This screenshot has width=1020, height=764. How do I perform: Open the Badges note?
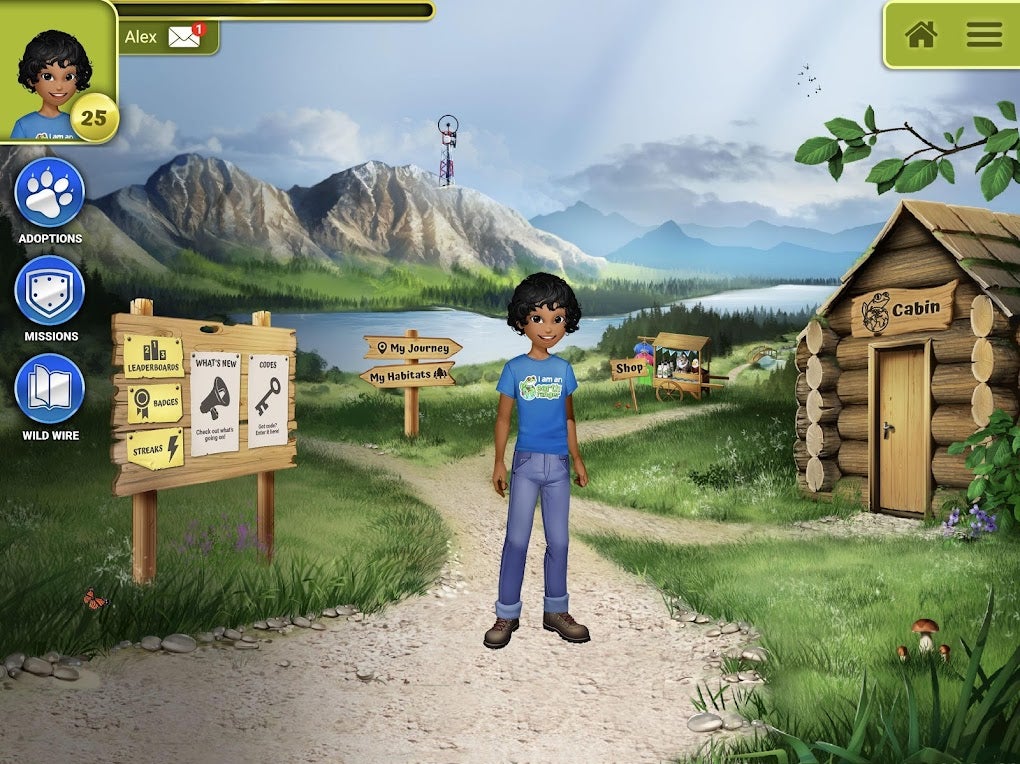pyautogui.click(x=153, y=402)
